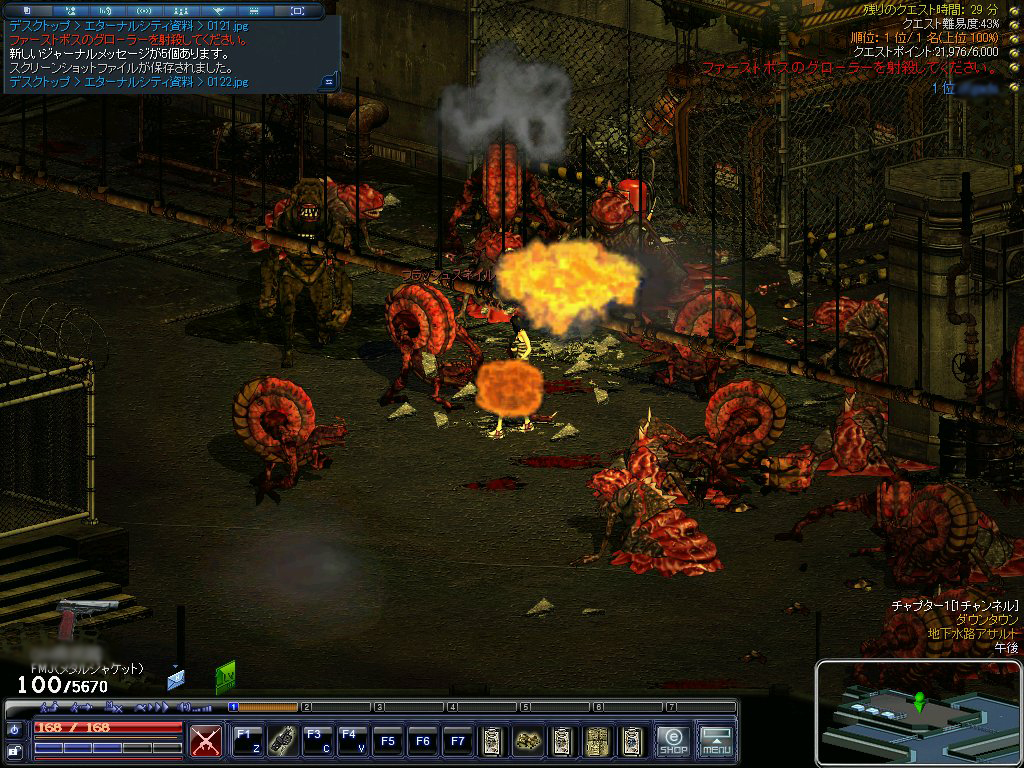Open the blue mail envelope notification
This screenshot has width=1024, height=768.
tap(176, 680)
